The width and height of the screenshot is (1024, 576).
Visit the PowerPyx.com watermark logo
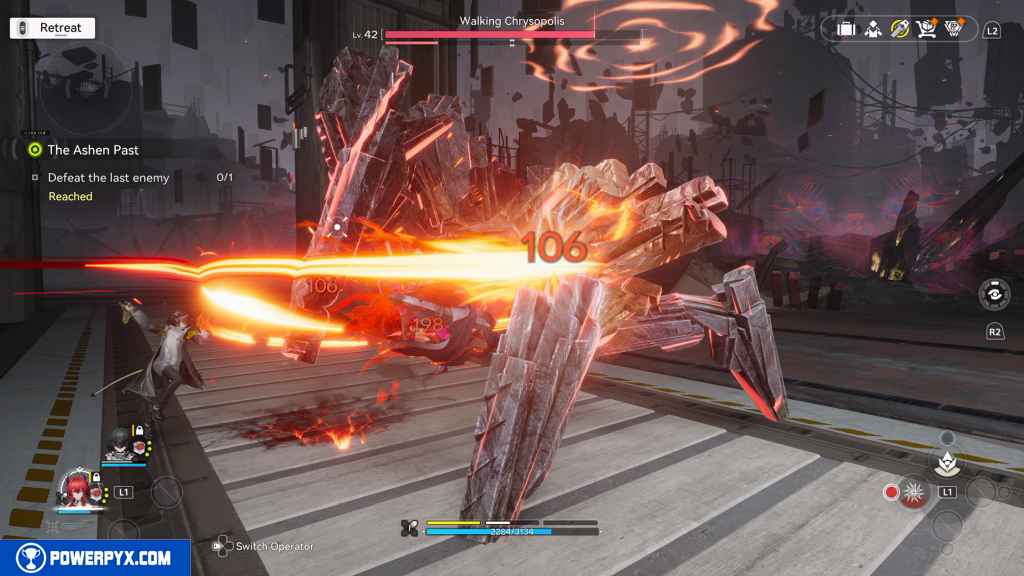[x=95, y=558]
